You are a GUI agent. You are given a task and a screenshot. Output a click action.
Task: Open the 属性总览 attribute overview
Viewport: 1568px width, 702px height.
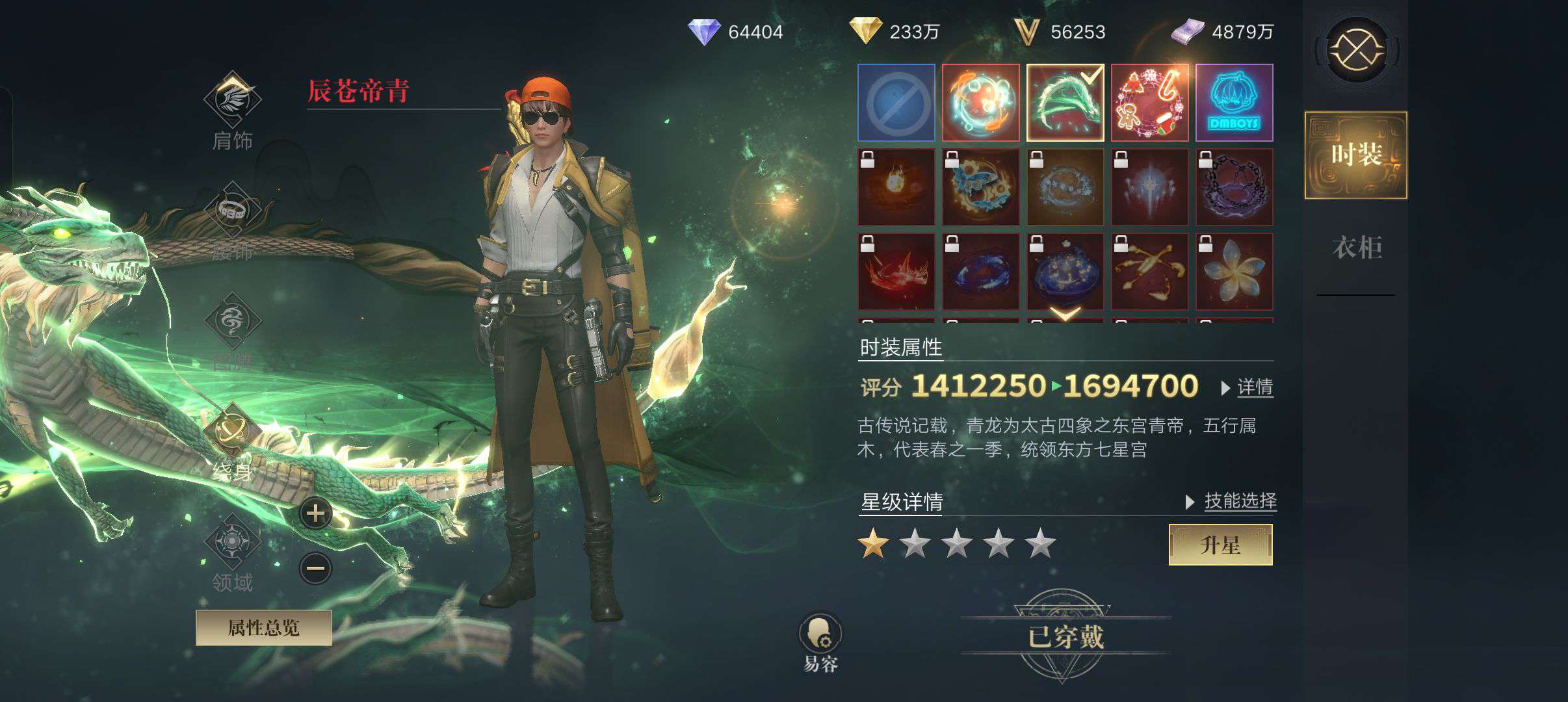coord(263,628)
